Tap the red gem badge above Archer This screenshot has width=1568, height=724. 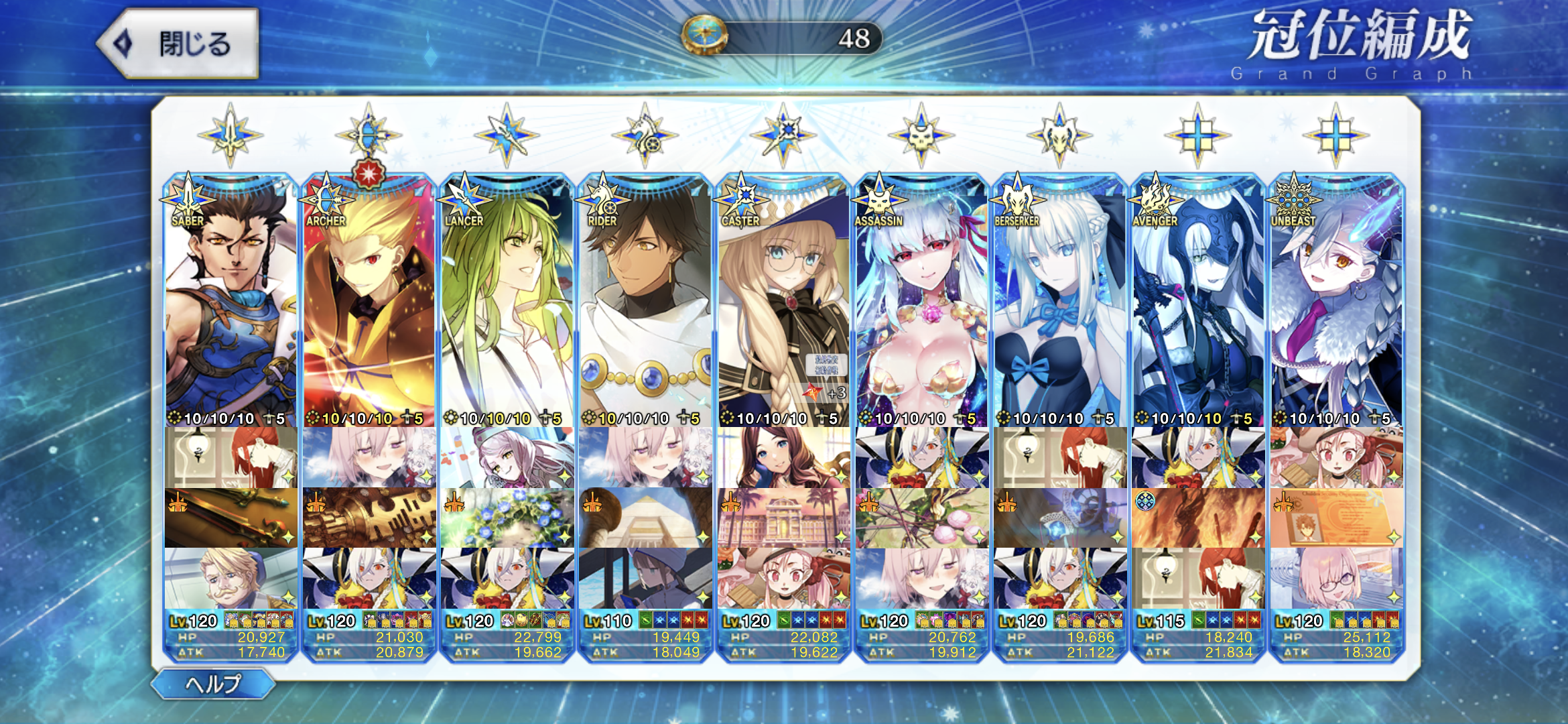point(369,174)
